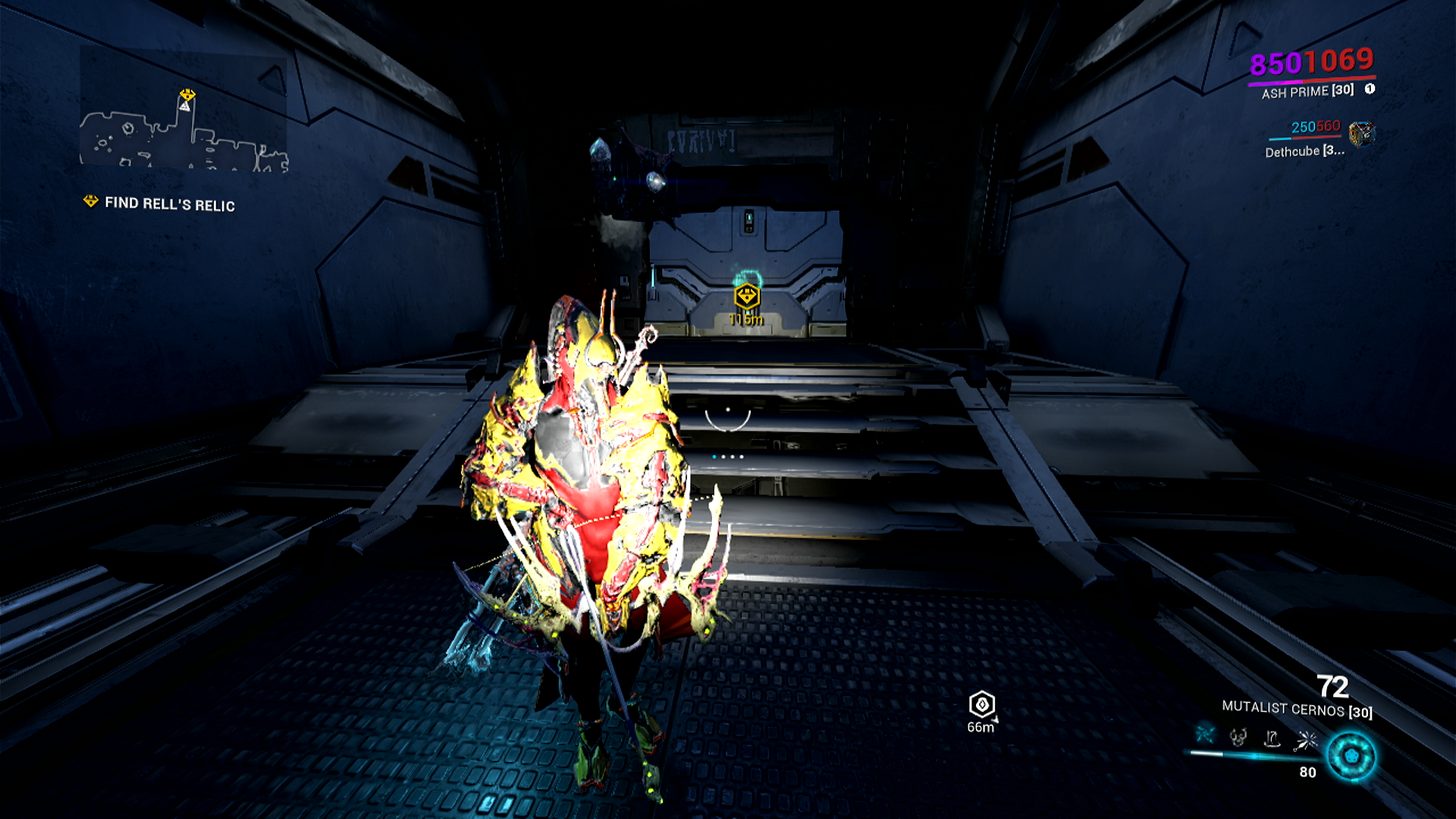Click the glowing cyan energy orb
Viewport: 1456px width, 819px height.
[x=1351, y=756]
